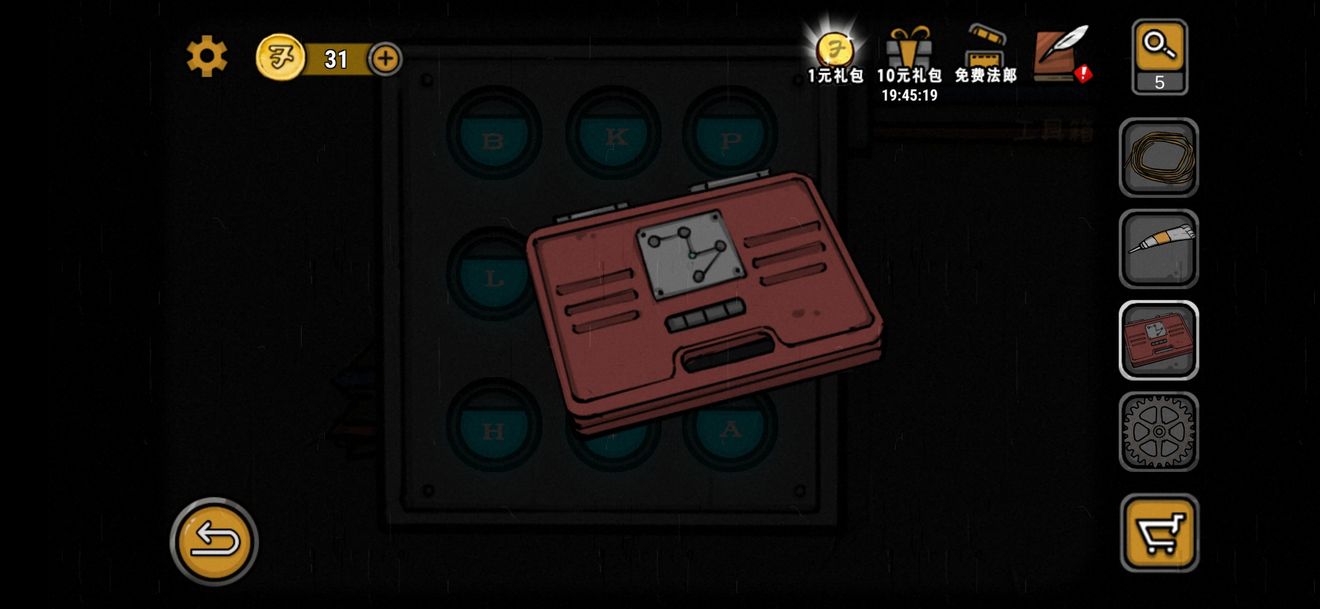Select the gear wheel inventory slot
Image resolution: width=1320 pixels, height=609 pixels.
click(x=1159, y=431)
